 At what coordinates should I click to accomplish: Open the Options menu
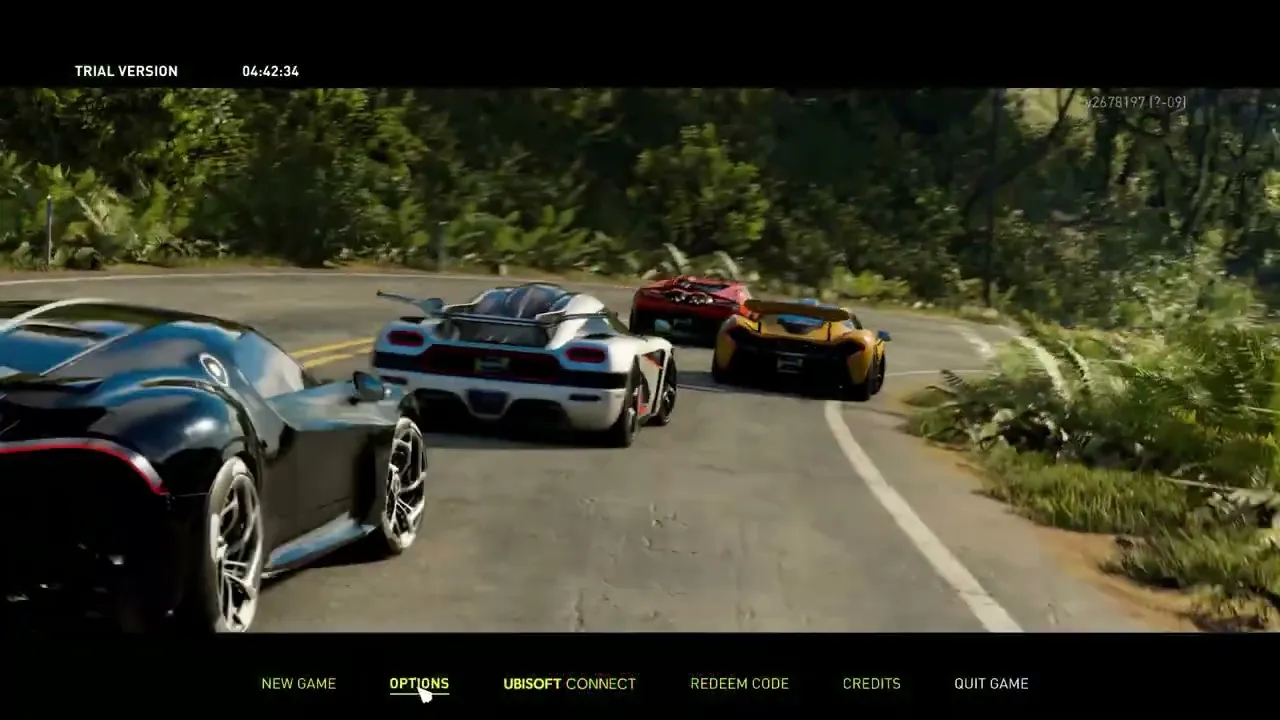coord(419,684)
